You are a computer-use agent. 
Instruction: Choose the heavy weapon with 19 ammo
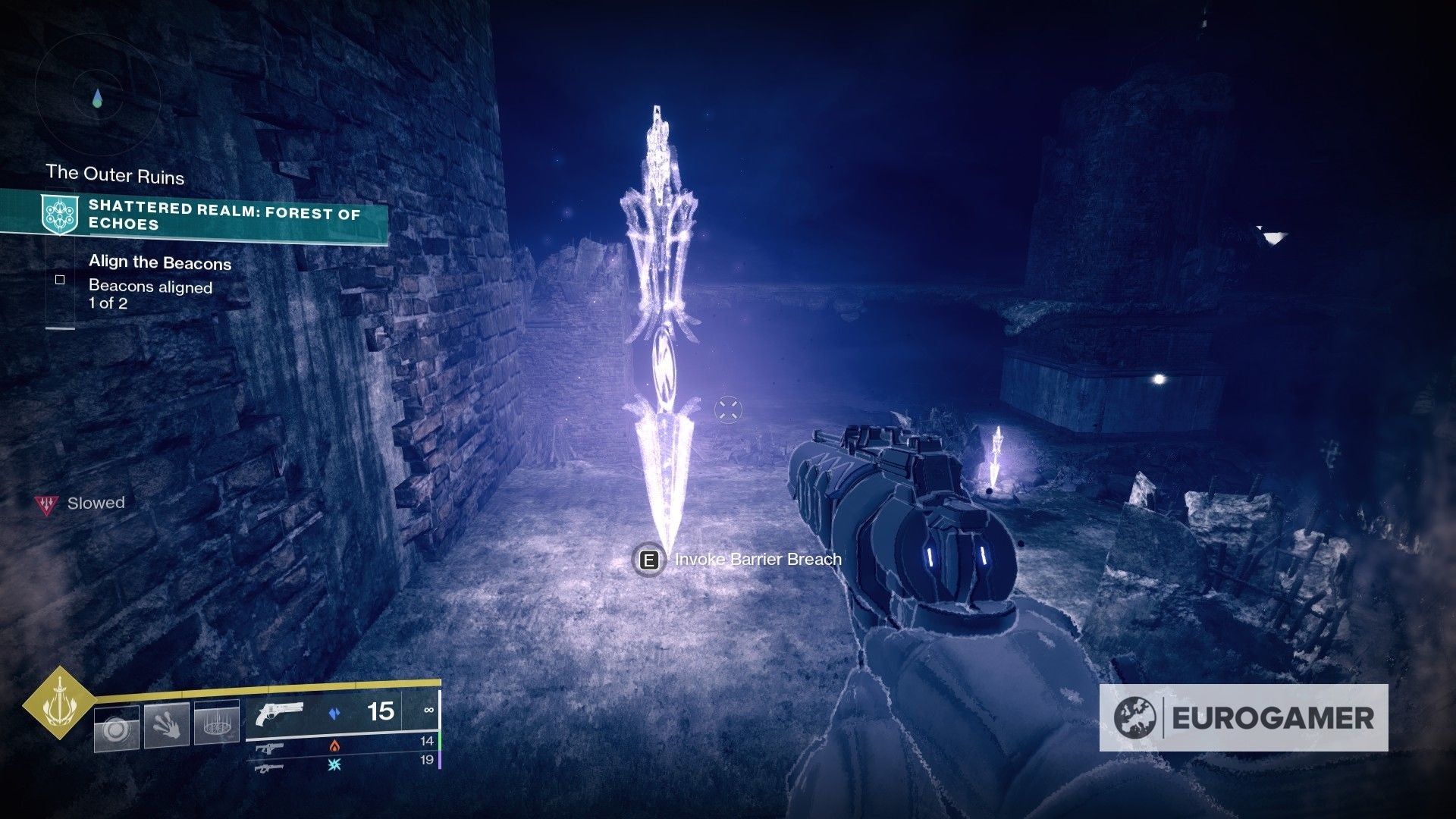point(271,767)
